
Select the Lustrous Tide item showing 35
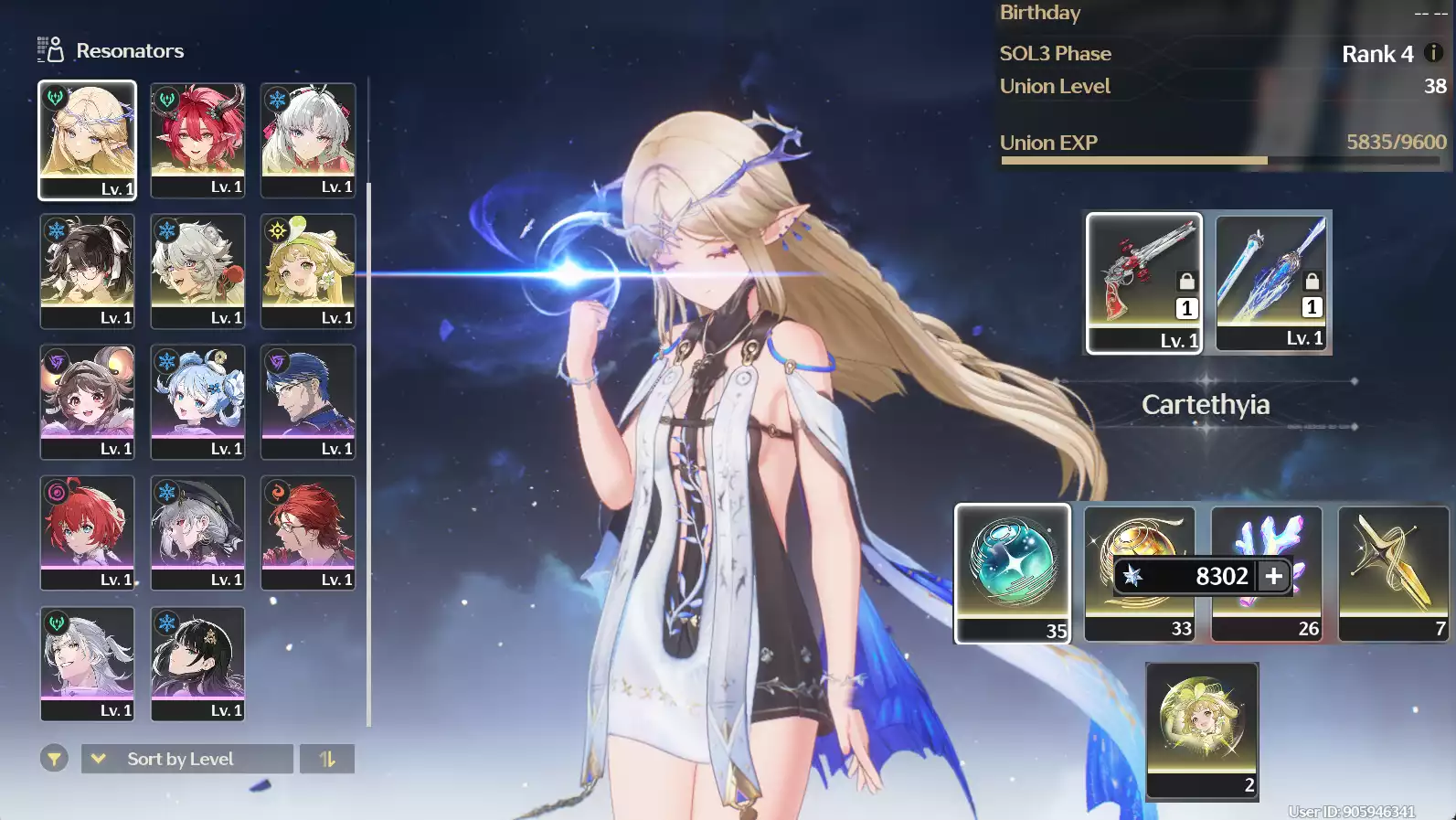tap(1012, 574)
